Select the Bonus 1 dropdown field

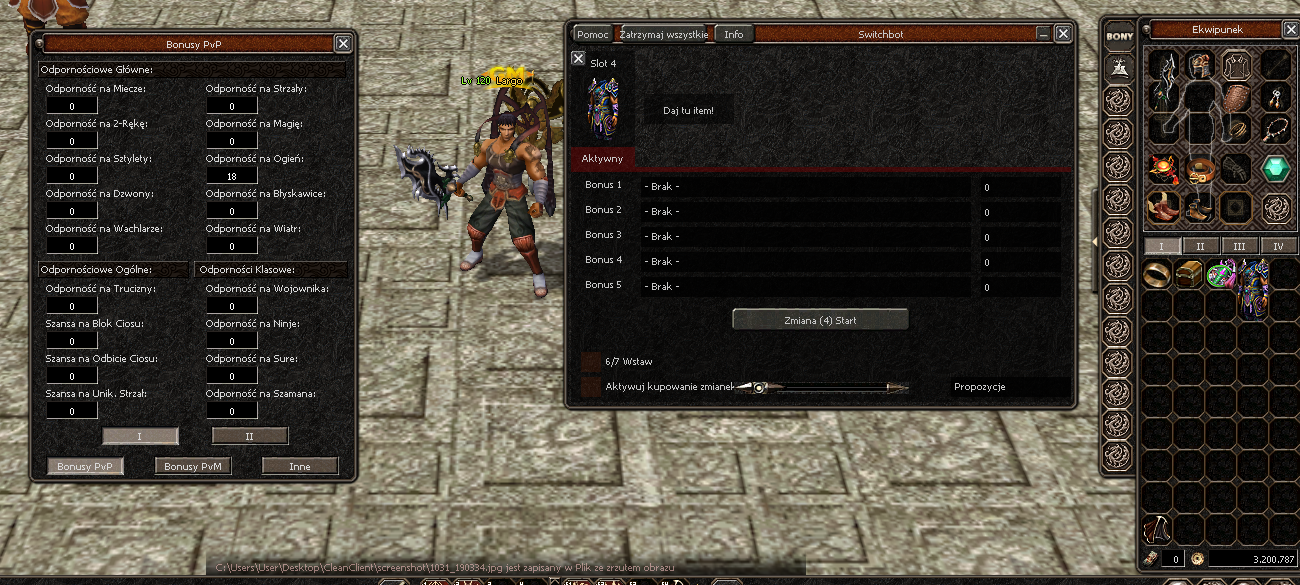coord(805,186)
